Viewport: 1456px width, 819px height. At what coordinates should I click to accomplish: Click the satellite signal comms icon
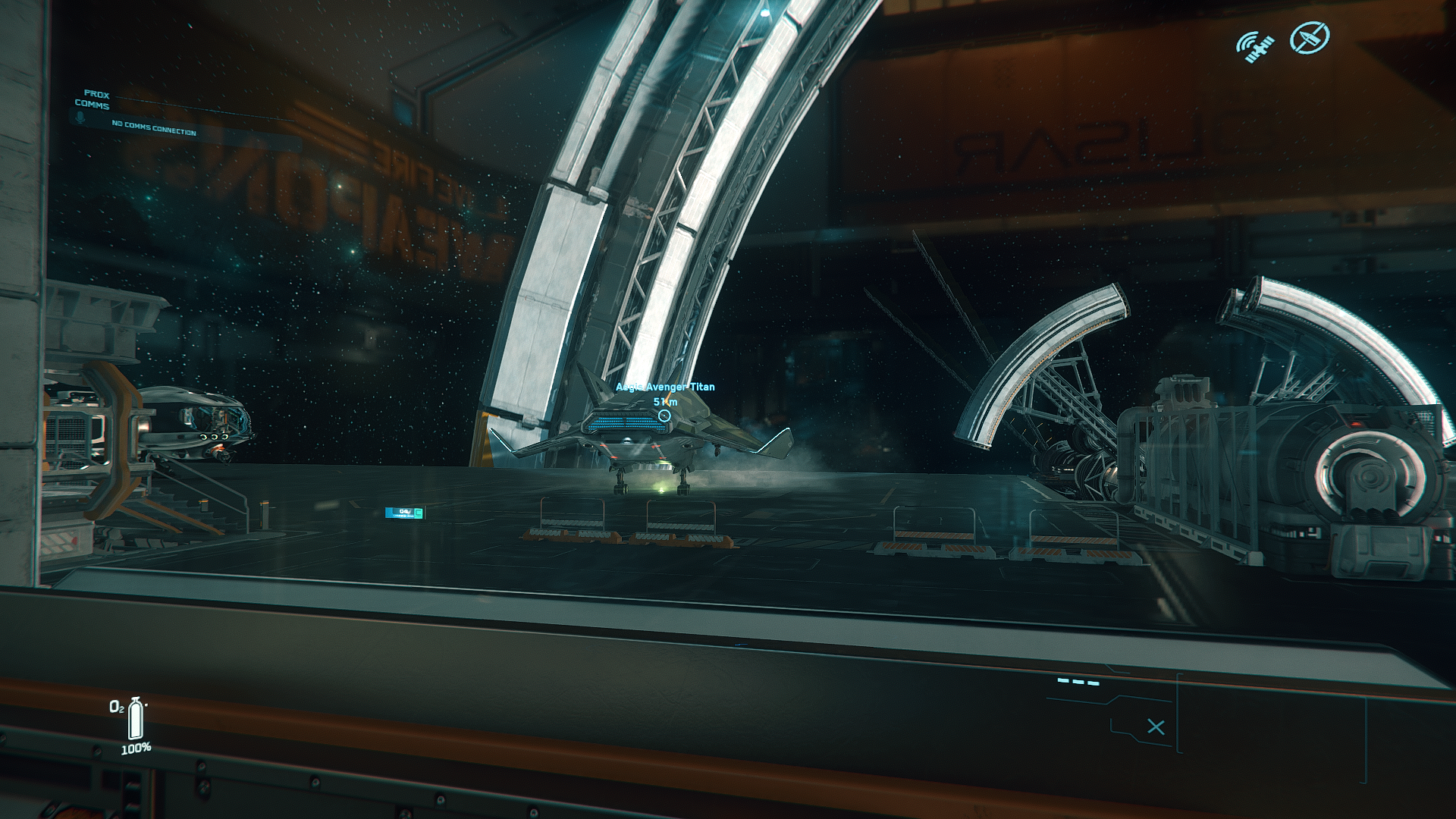pyautogui.click(x=1255, y=45)
